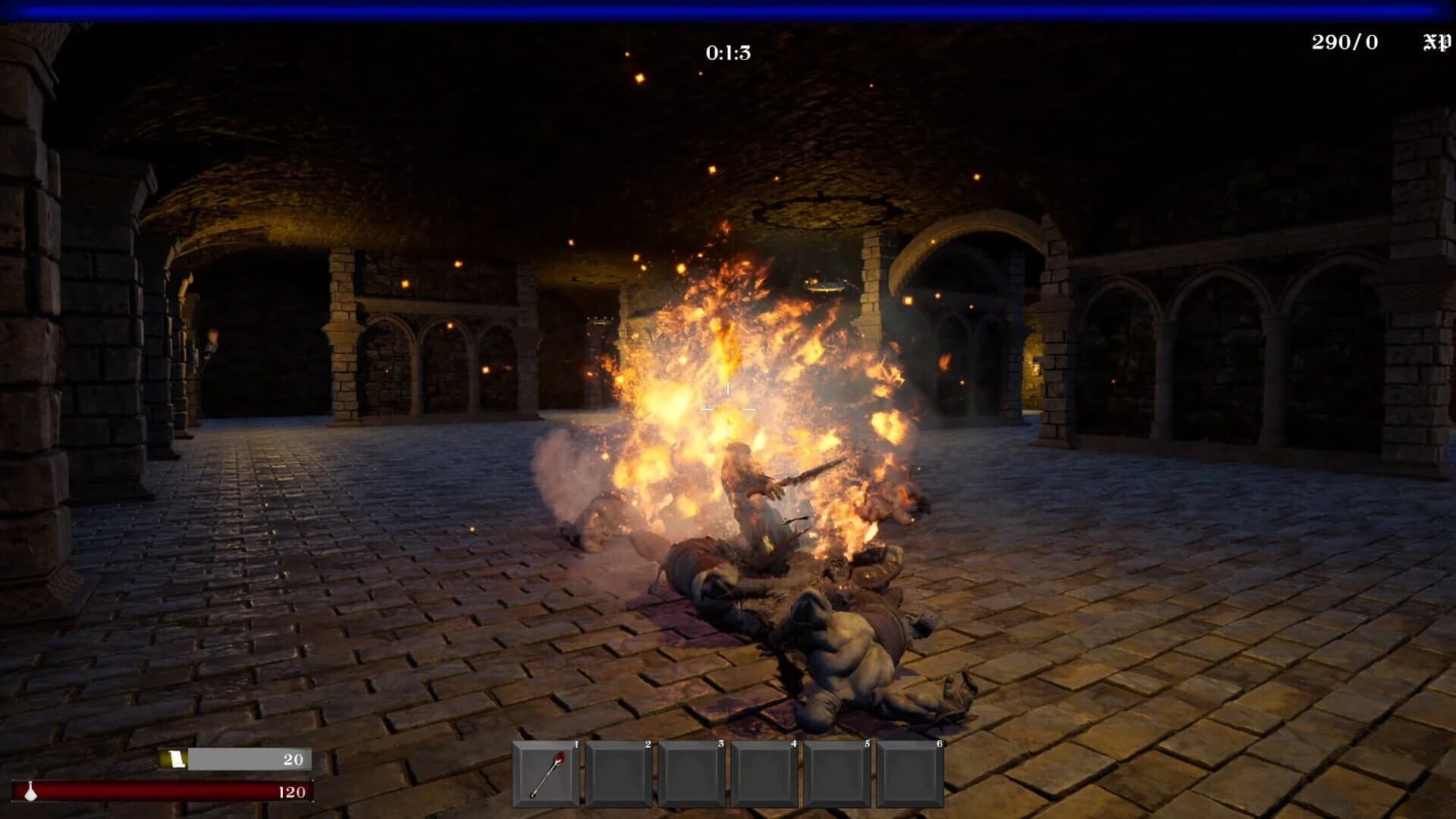The image size is (1456, 819).
Task: Click the crosshair at screen center
Action: [728, 409]
